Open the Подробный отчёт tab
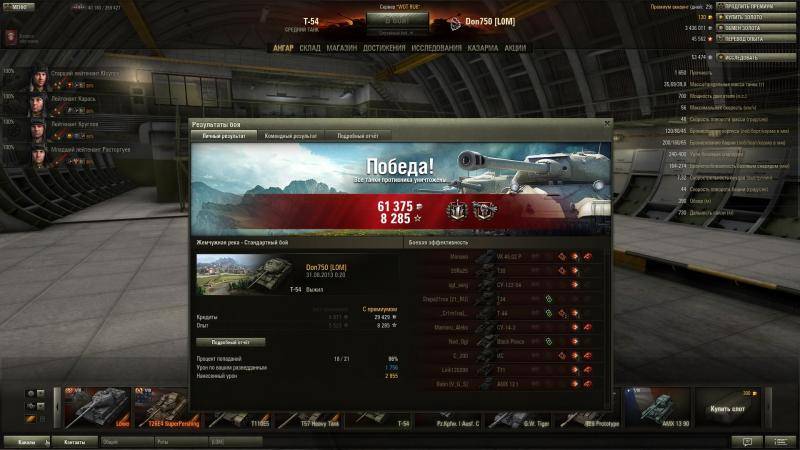This screenshot has width=800, height=450. 356,135
